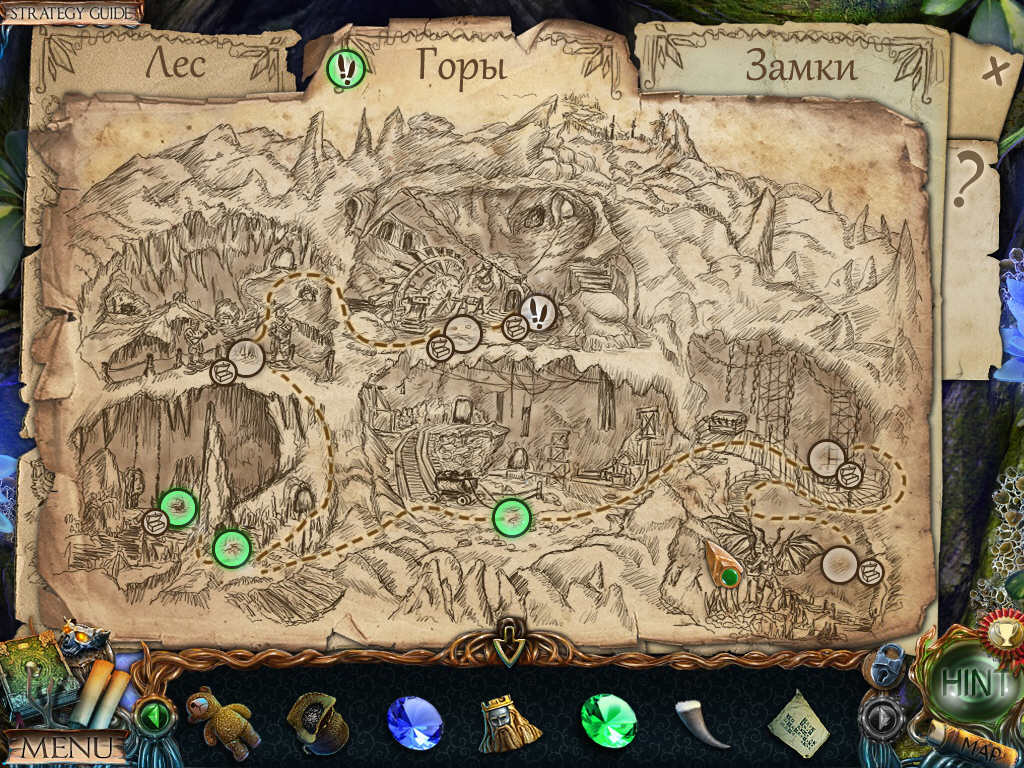Select the crowned king figurine item
This screenshot has height=768, width=1024.
point(510,720)
